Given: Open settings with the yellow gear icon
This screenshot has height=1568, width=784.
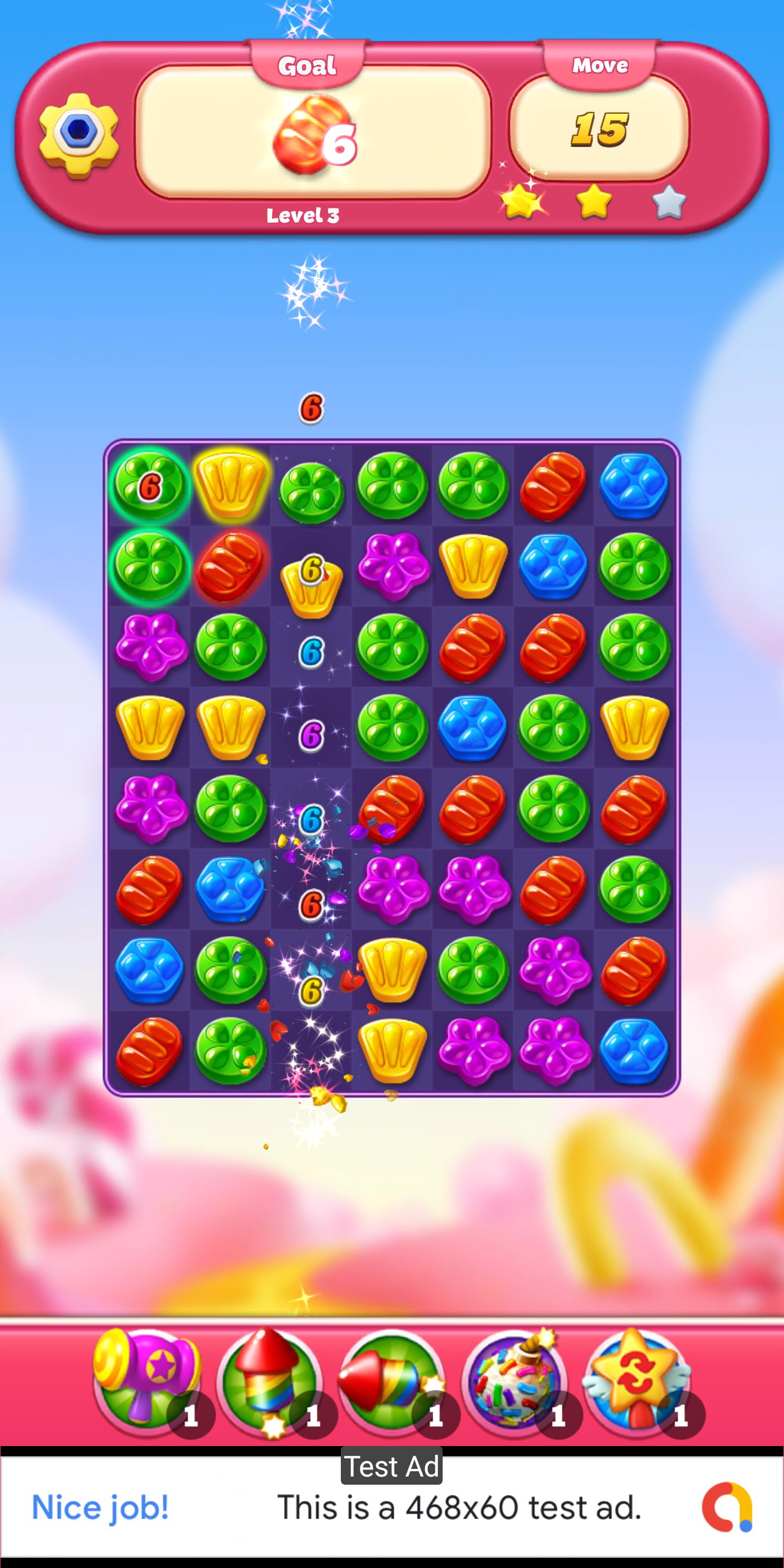Looking at the screenshot, I should pos(78,134).
